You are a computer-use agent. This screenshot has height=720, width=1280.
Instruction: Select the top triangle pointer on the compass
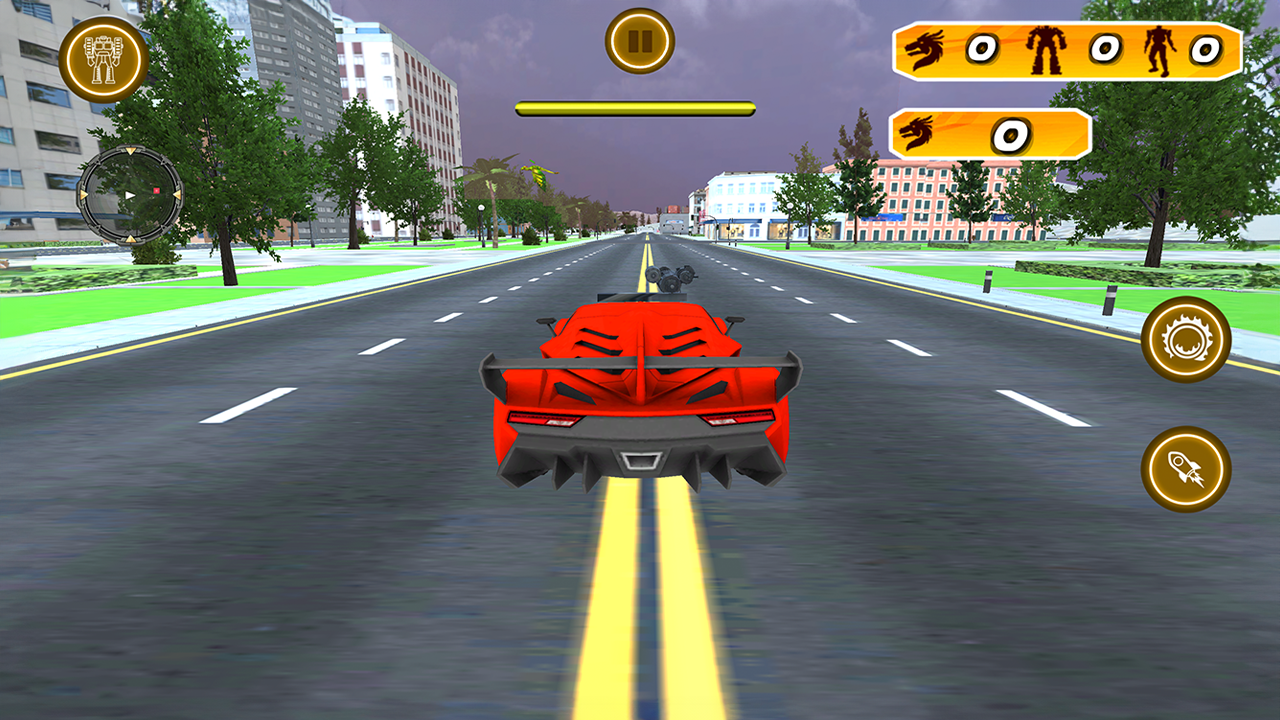(x=130, y=151)
